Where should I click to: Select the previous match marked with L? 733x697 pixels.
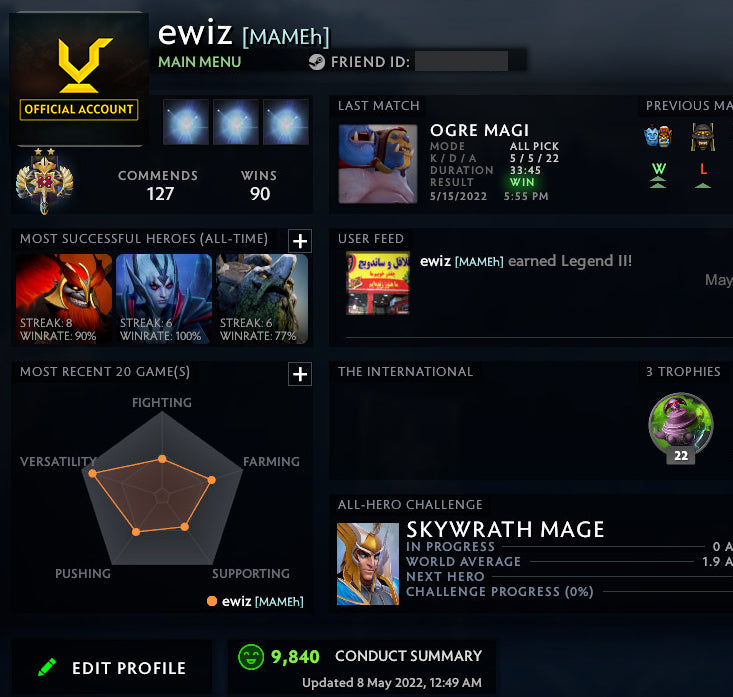(x=702, y=140)
